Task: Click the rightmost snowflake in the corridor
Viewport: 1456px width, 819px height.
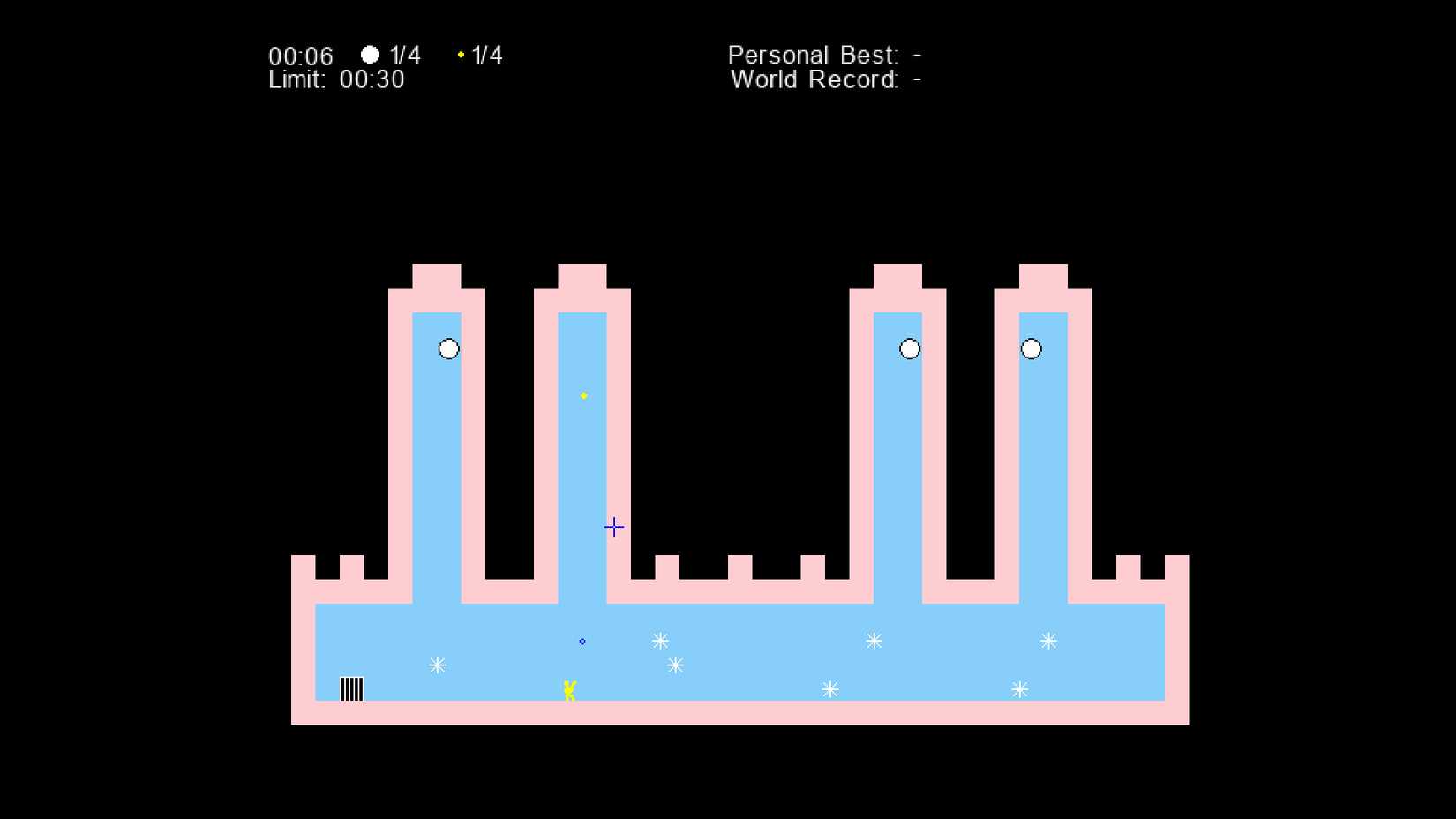Action: point(1049,641)
